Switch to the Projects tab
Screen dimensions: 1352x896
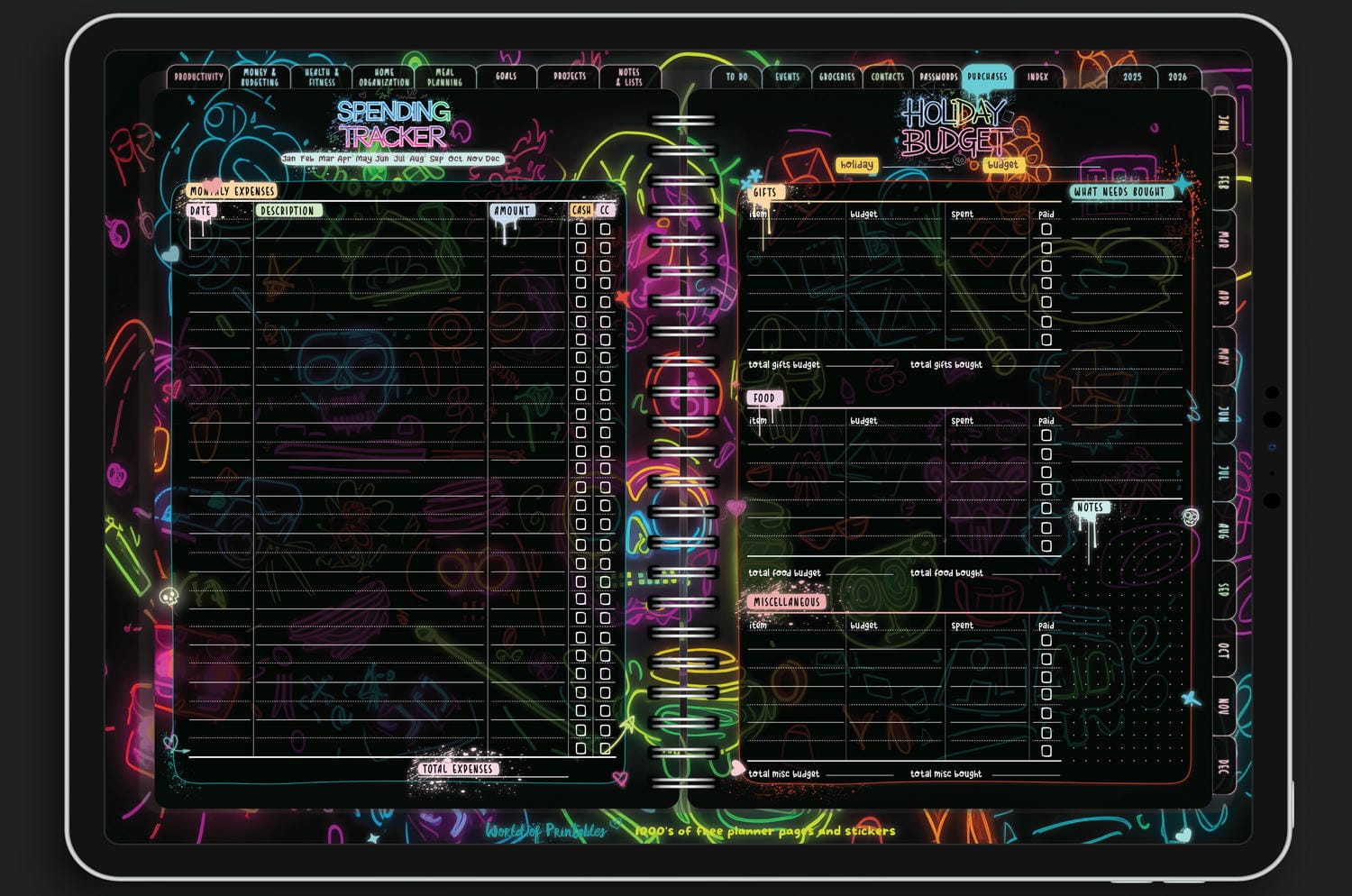[570, 78]
